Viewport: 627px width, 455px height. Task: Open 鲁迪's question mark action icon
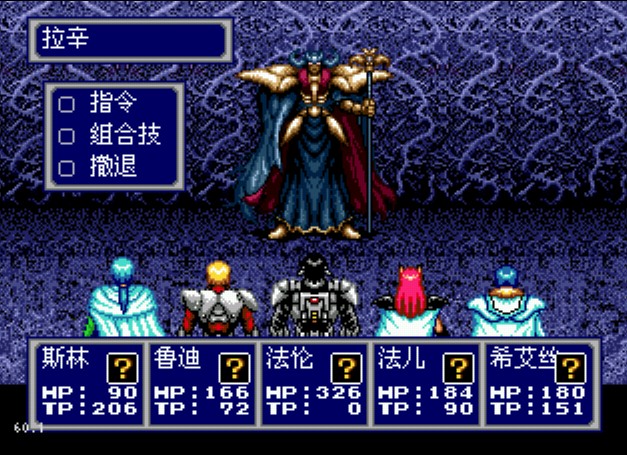234,367
